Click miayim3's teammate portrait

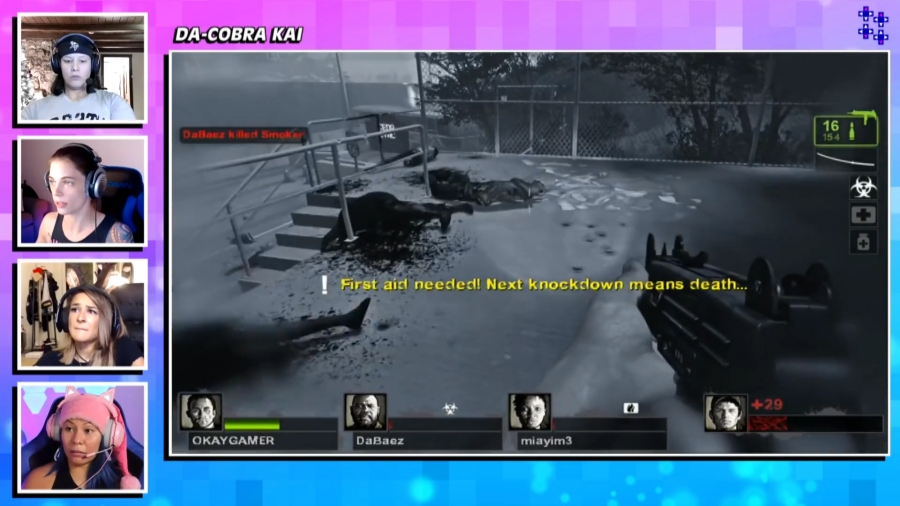point(529,412)
